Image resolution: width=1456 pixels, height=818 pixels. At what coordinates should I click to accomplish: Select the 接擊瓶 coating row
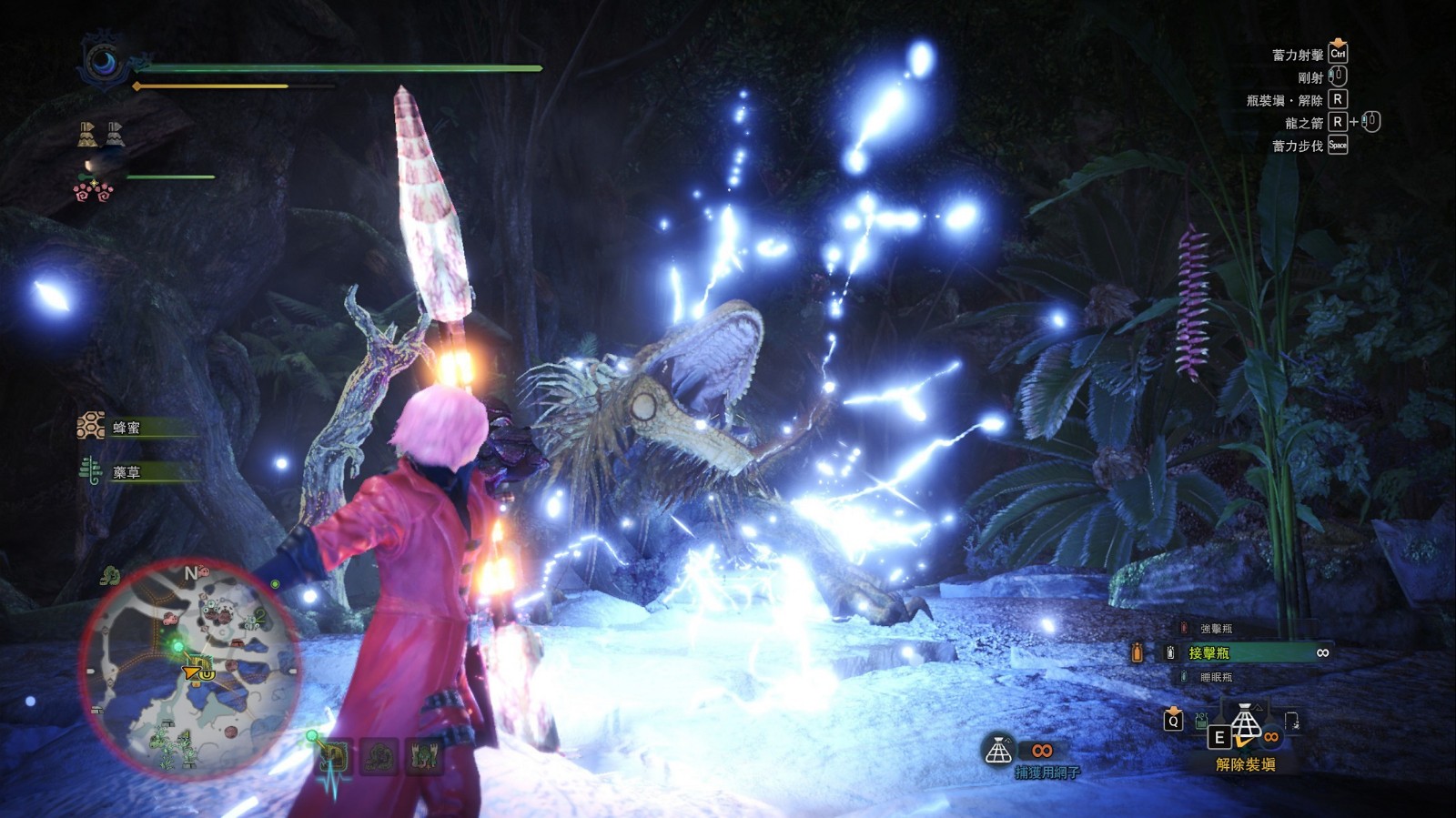1247,652
